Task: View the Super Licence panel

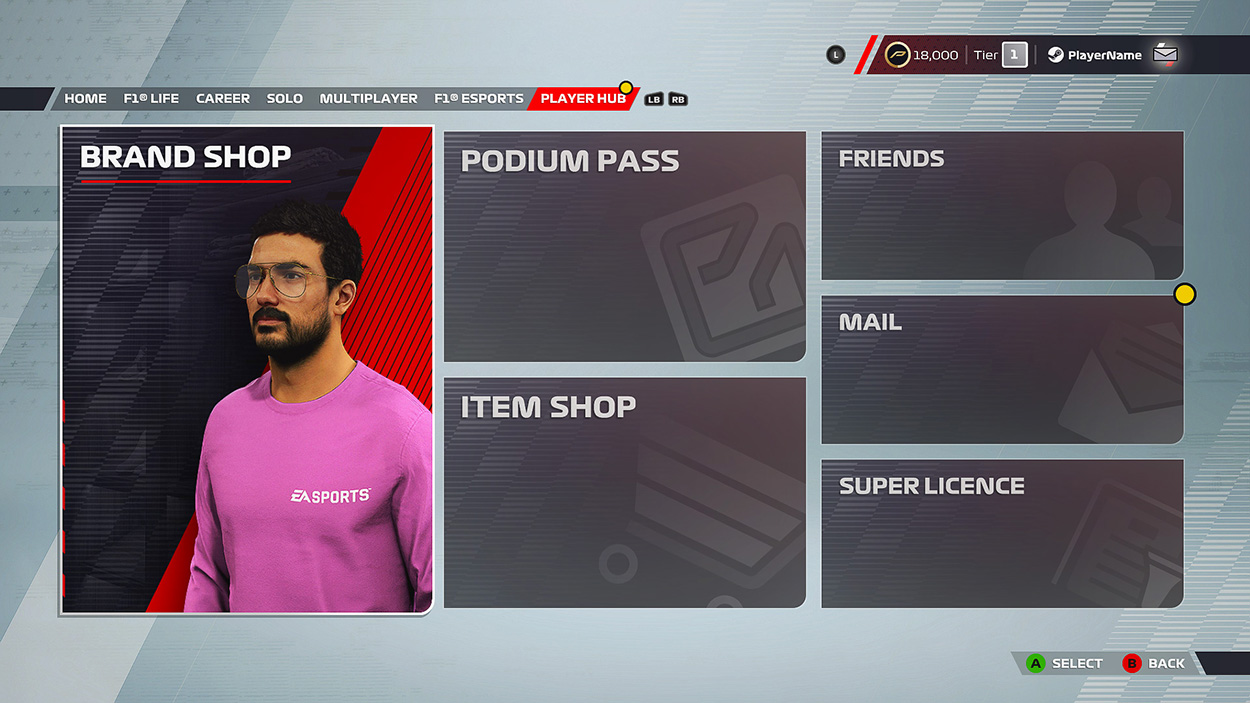Action: click(x=1002, y=533)
